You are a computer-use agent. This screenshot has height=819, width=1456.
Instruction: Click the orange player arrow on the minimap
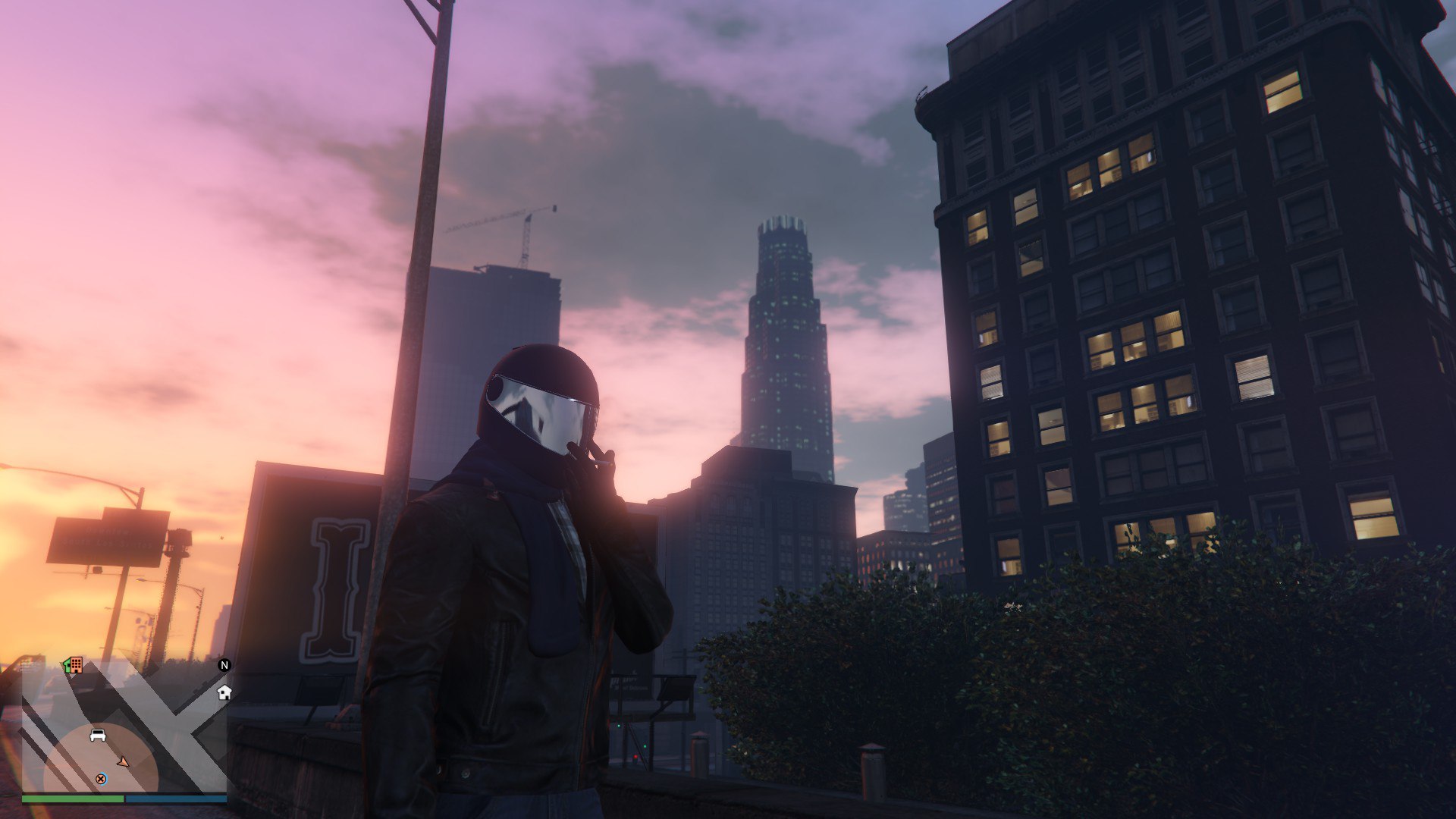pos(123,761)
